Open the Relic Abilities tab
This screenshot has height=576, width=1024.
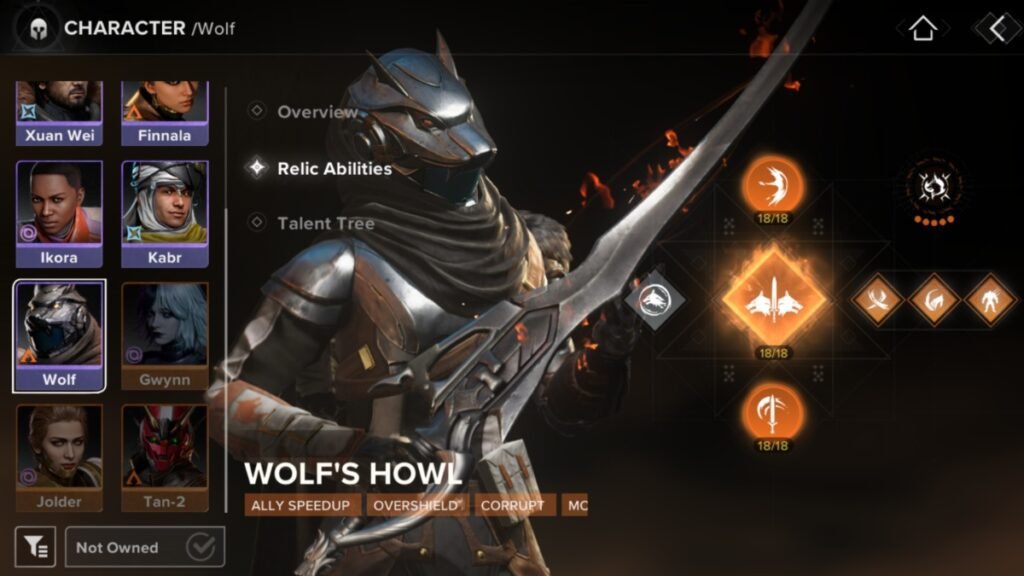tap(333, 168)
